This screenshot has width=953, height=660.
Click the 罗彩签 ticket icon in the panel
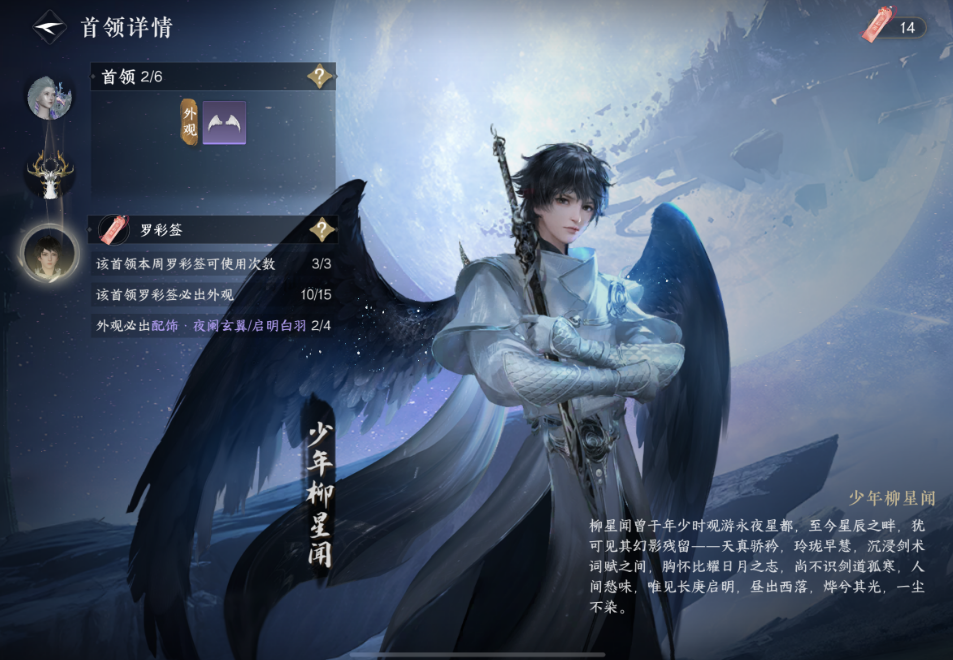(x=114, y=230)
